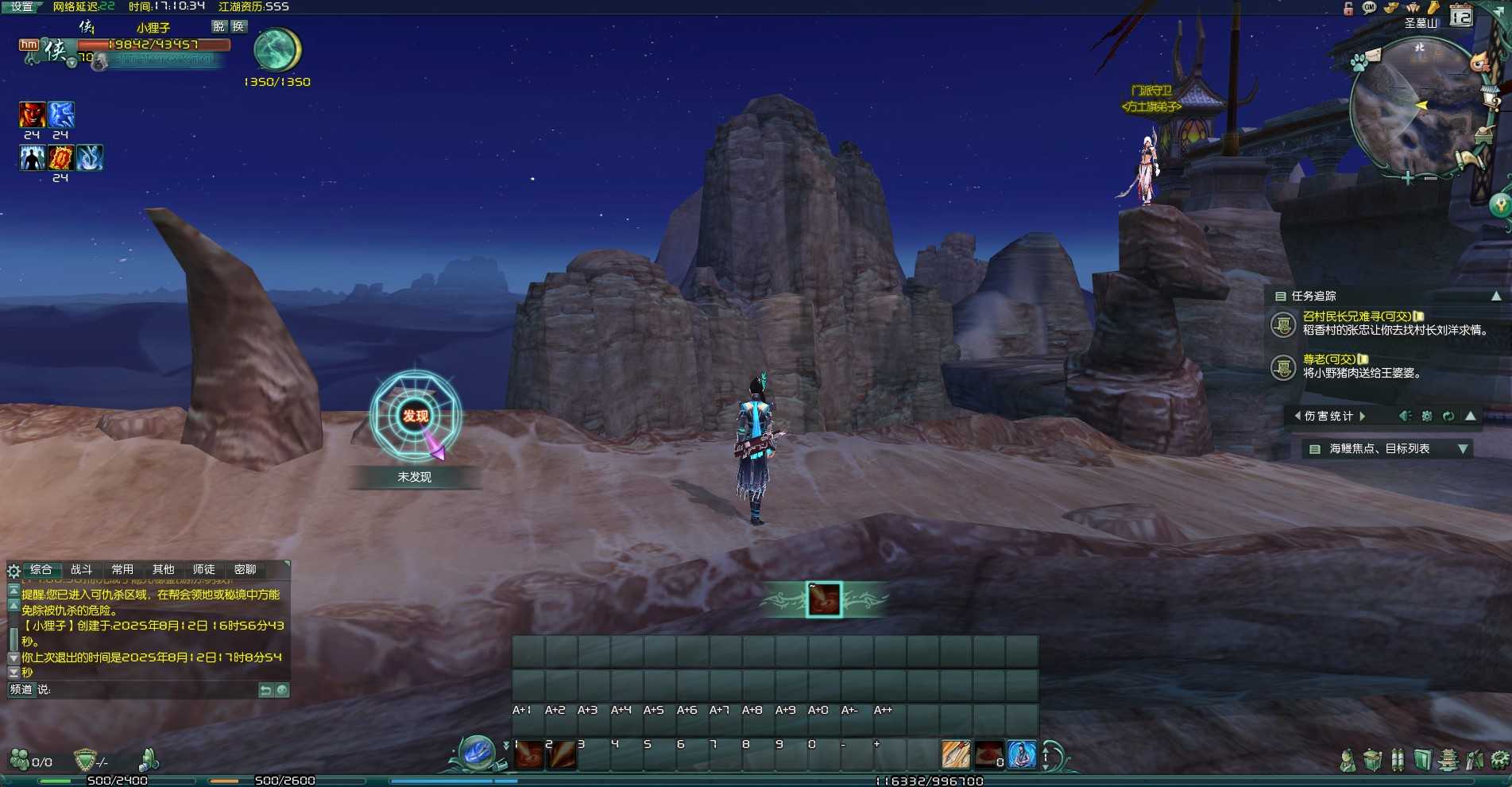Zoom in the minimap with plus button

1407,178
